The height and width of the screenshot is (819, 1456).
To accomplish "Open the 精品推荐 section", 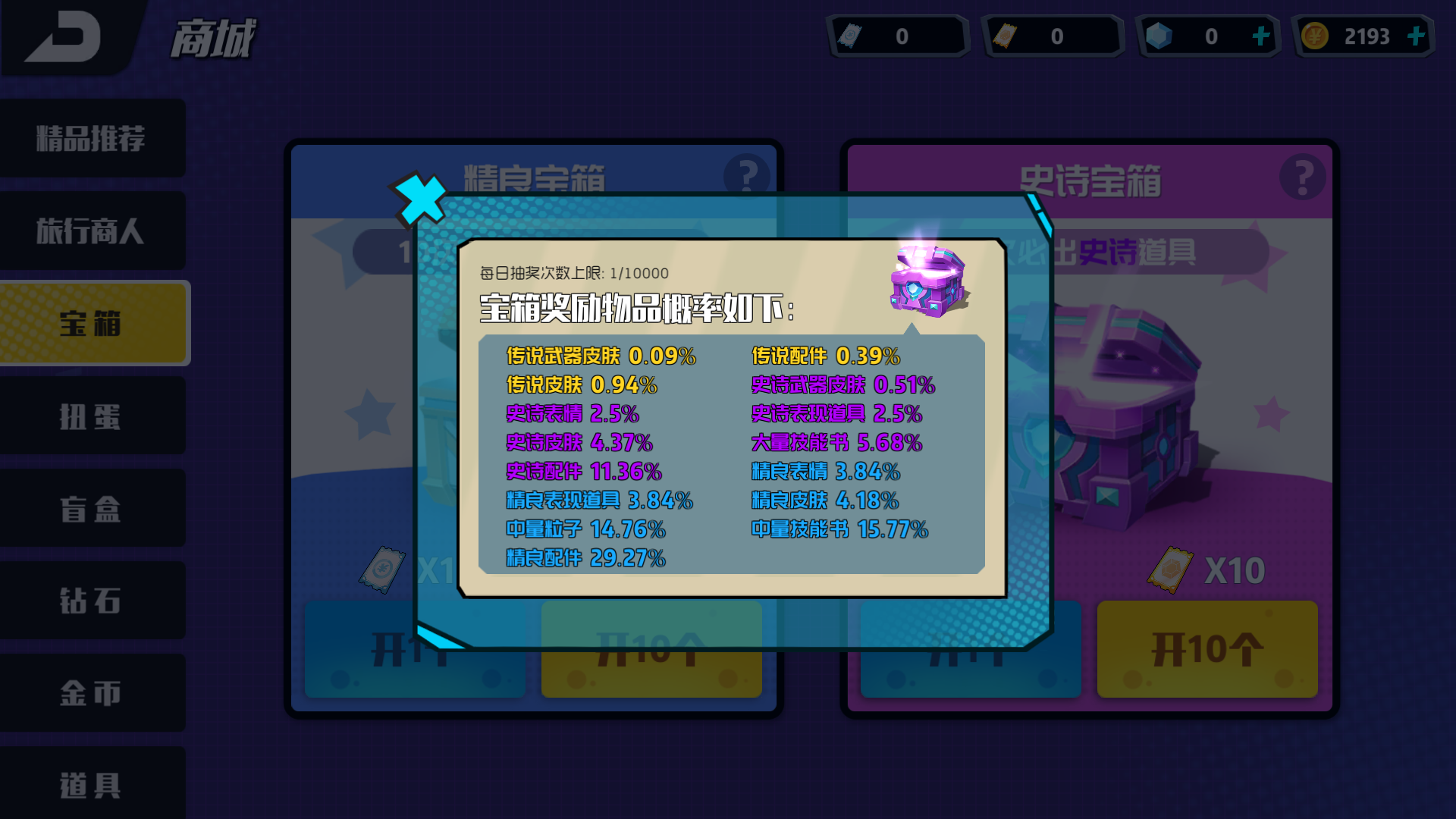I will tap(92, 138).
